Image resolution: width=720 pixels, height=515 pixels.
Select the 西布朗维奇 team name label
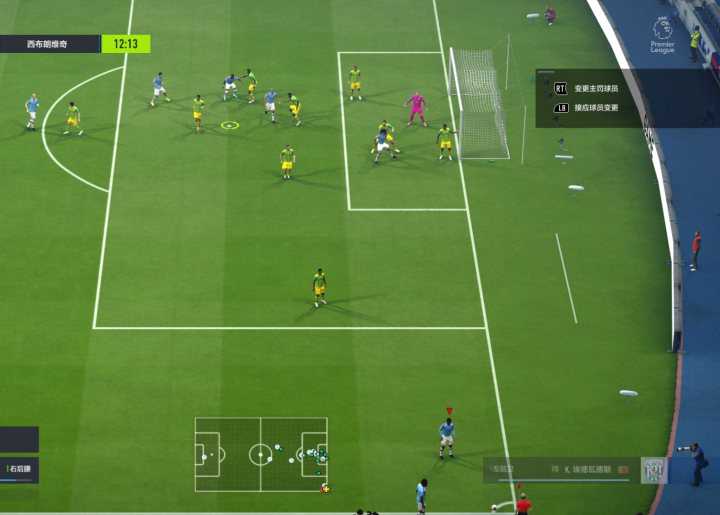click(x=48, y=44)
